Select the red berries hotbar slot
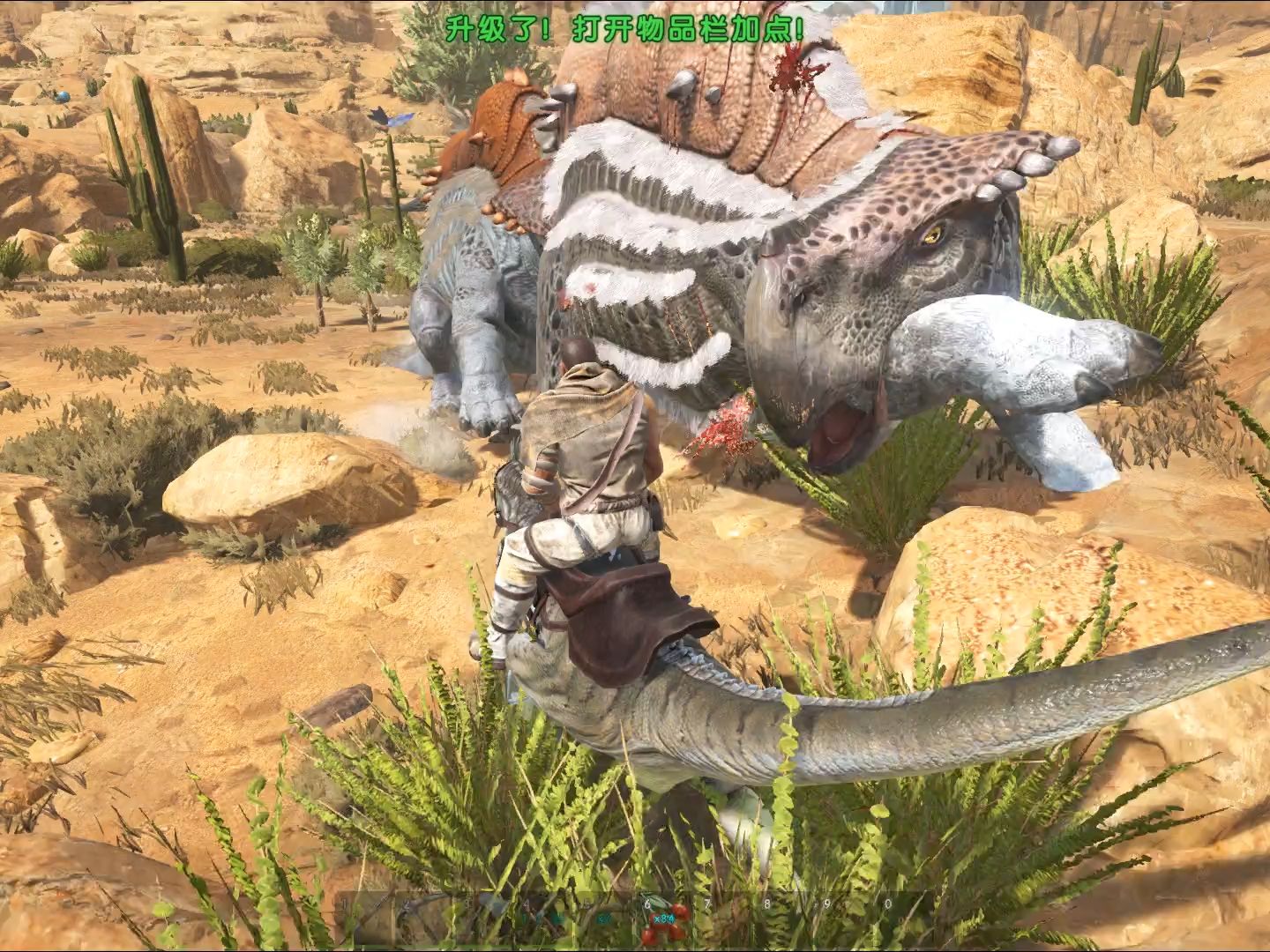Viewport: 1270px width, 952px height. point(659,924)
